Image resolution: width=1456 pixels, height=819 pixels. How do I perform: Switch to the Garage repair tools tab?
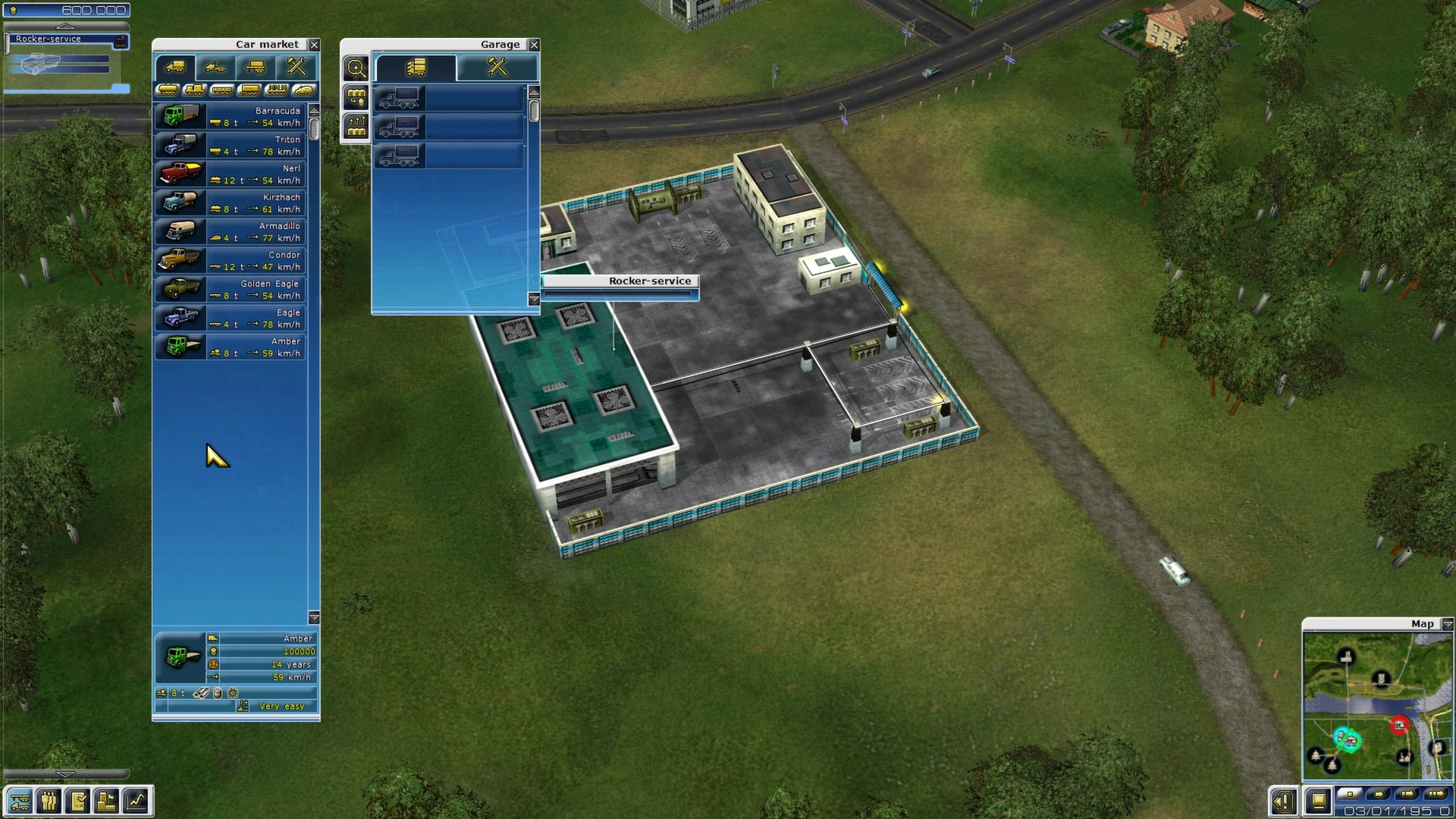(497, 67)
